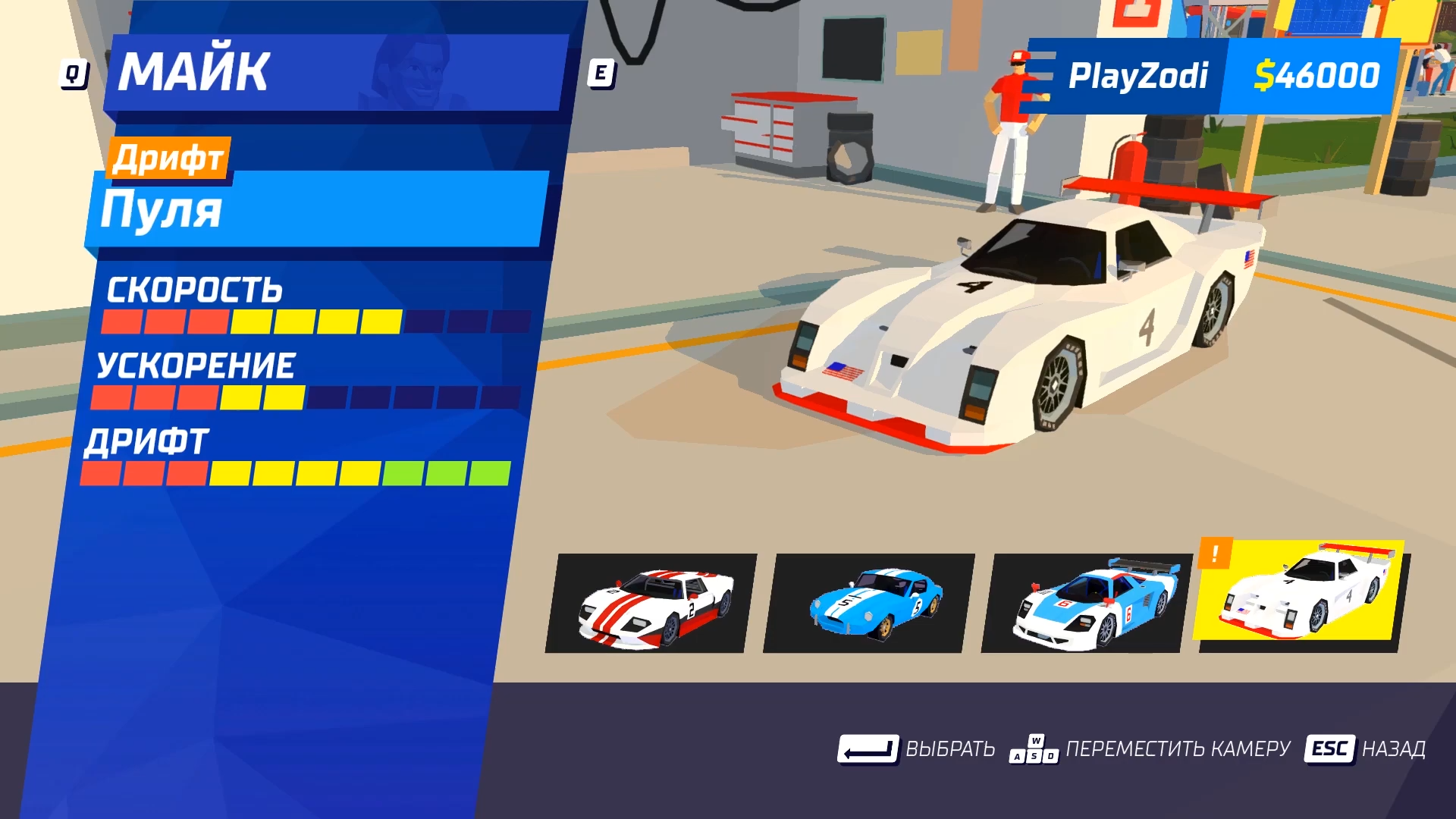Pick the blue and white number 6 racer

coord(1087,604)
